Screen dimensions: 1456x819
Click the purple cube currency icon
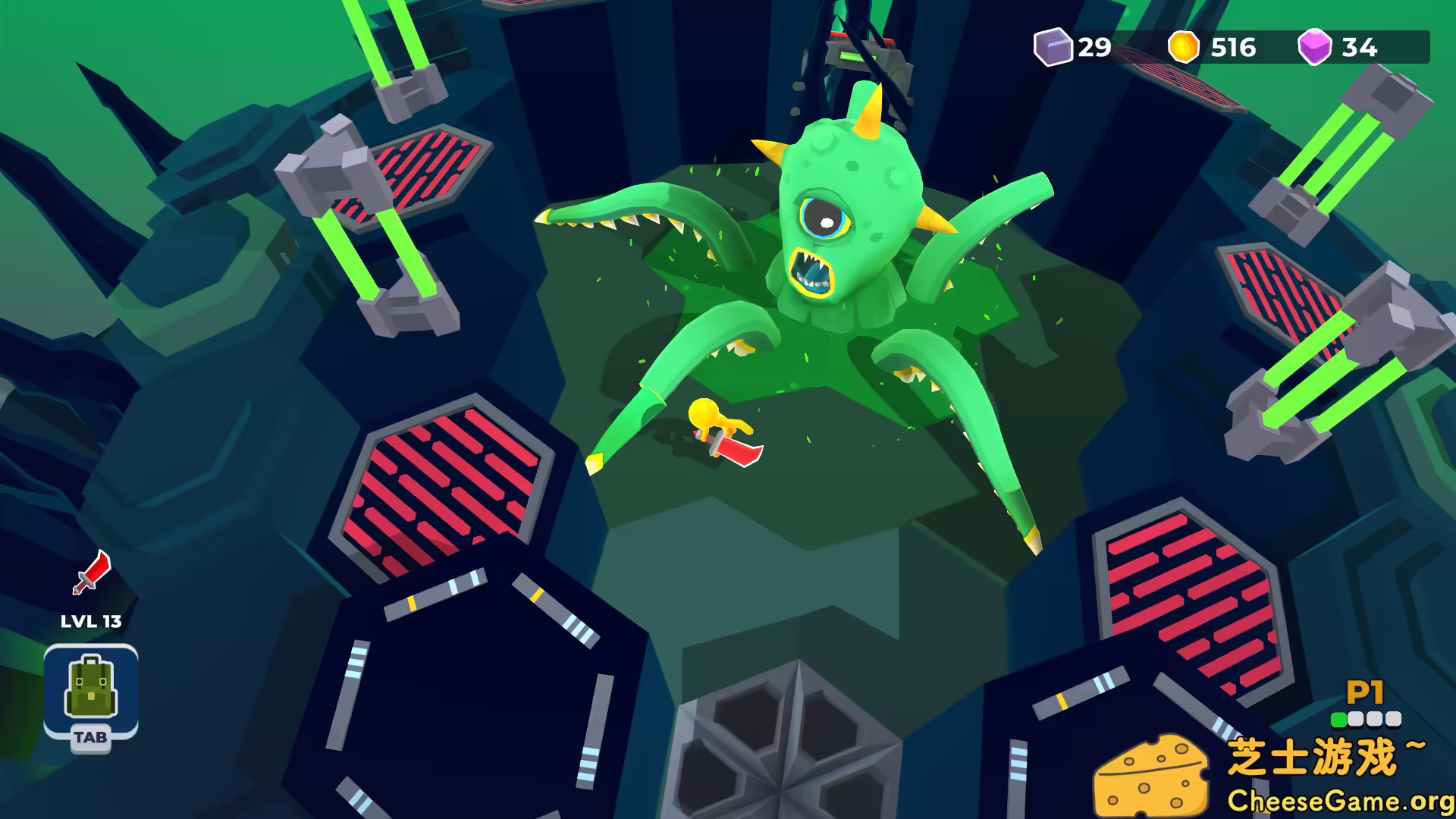(x=1053, y=48)
